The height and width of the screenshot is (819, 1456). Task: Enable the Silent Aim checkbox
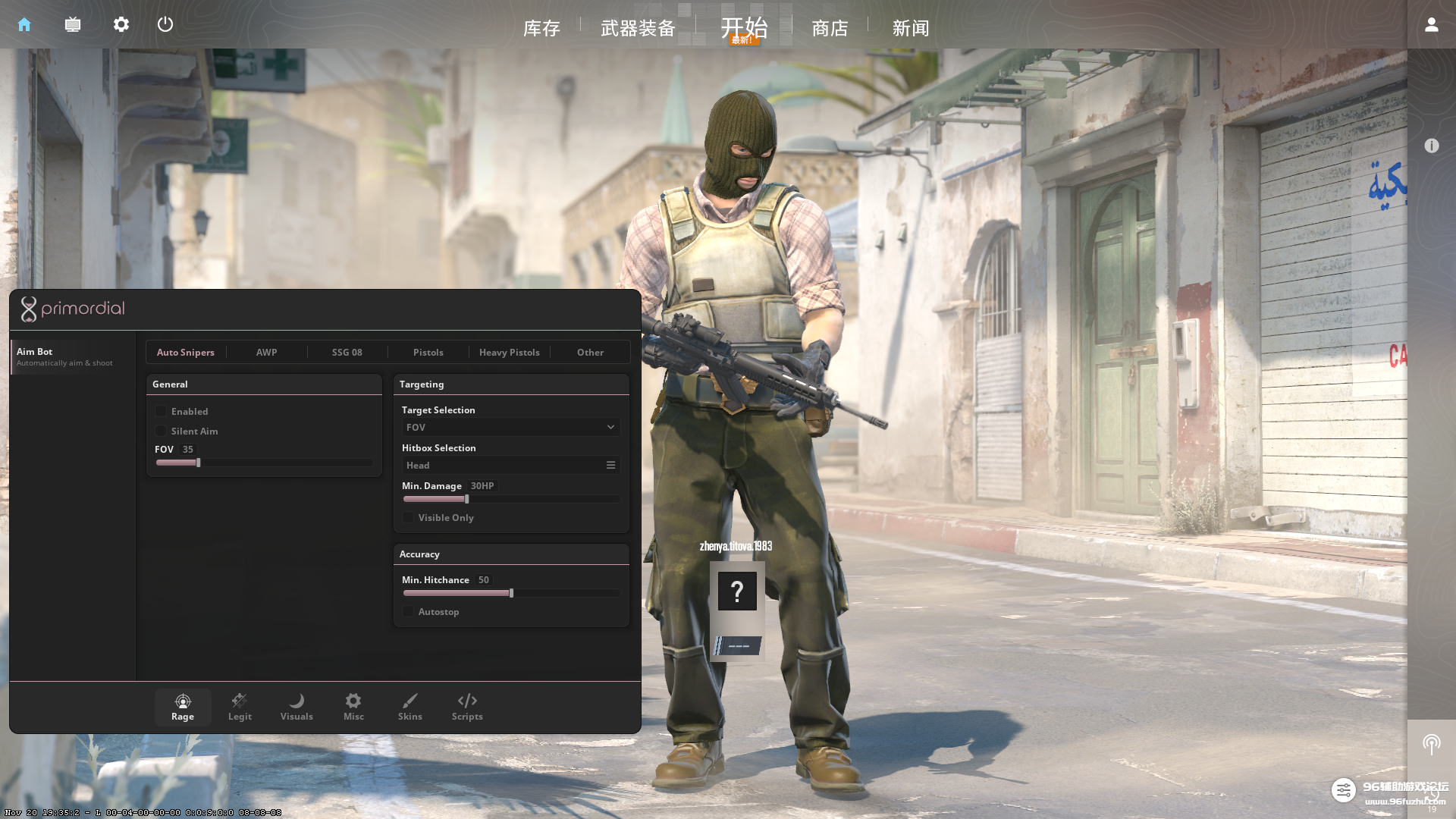pos(161,431)
